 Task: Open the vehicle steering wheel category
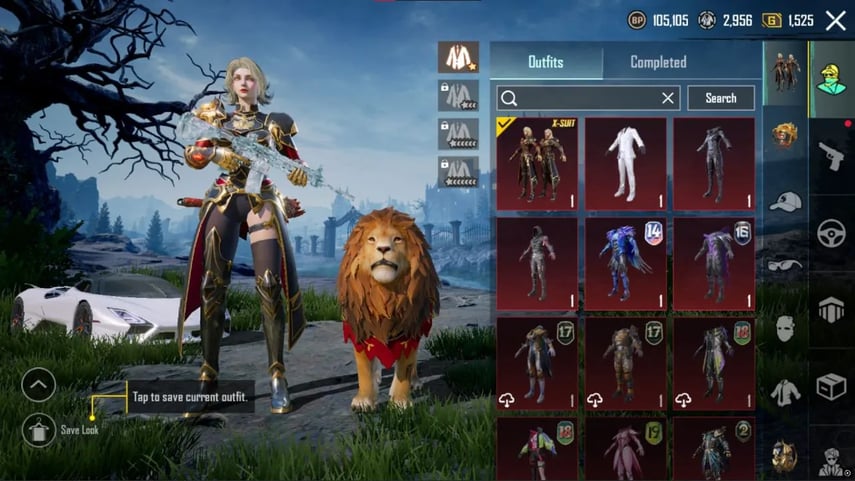tap(831, 233)
